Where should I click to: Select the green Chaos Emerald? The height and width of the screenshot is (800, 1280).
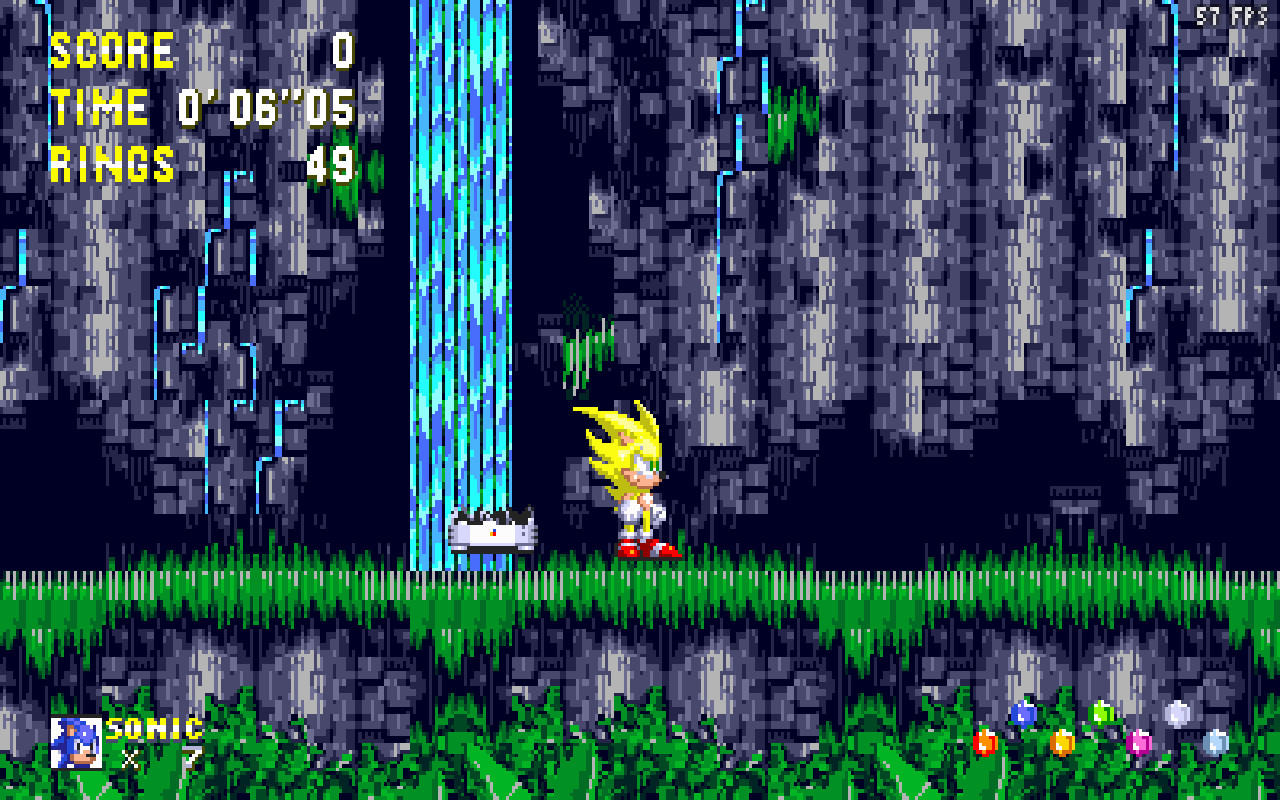pyautogui.click(x=1102, y=713)
